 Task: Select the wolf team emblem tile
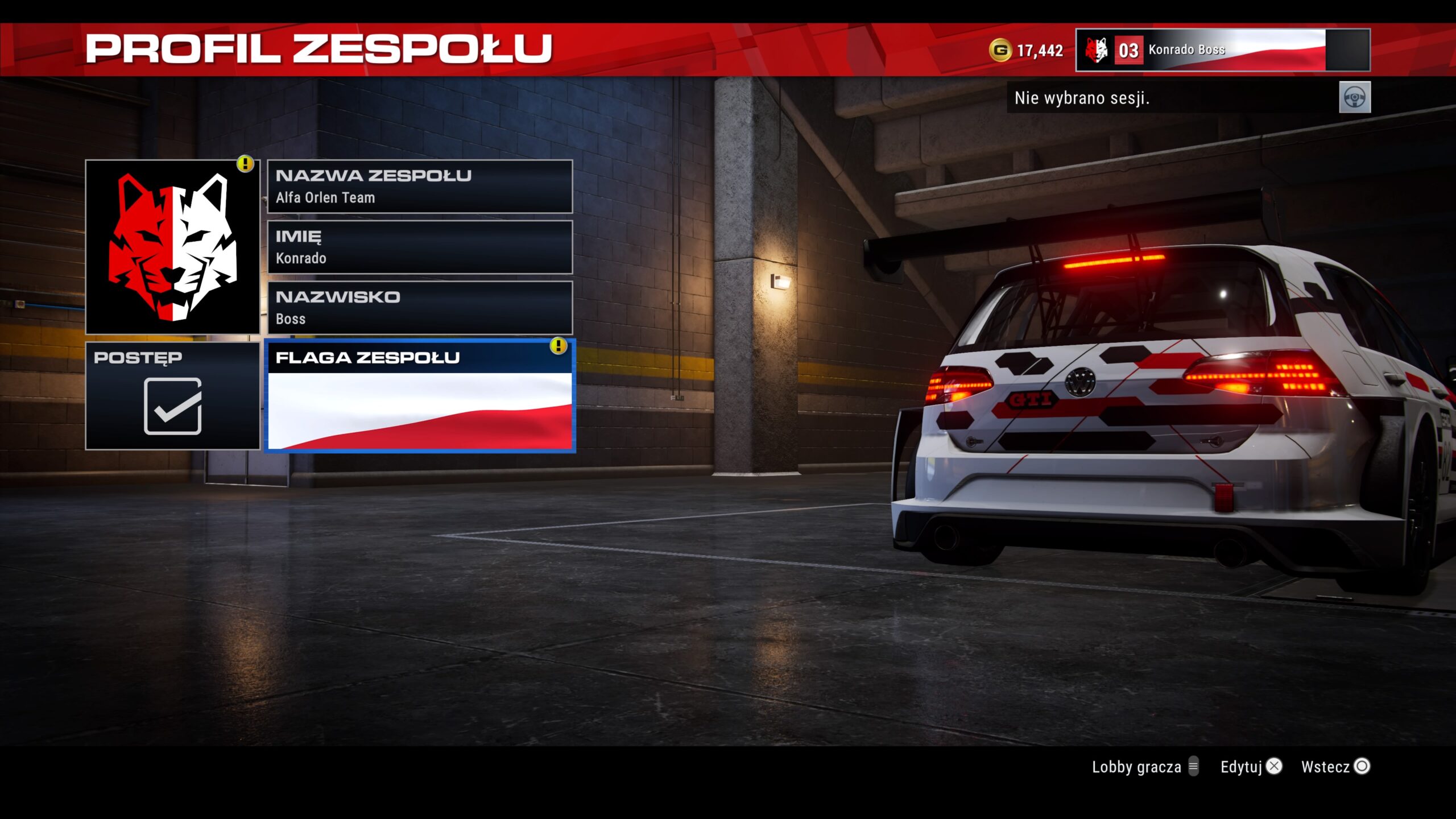coord(172,246)
